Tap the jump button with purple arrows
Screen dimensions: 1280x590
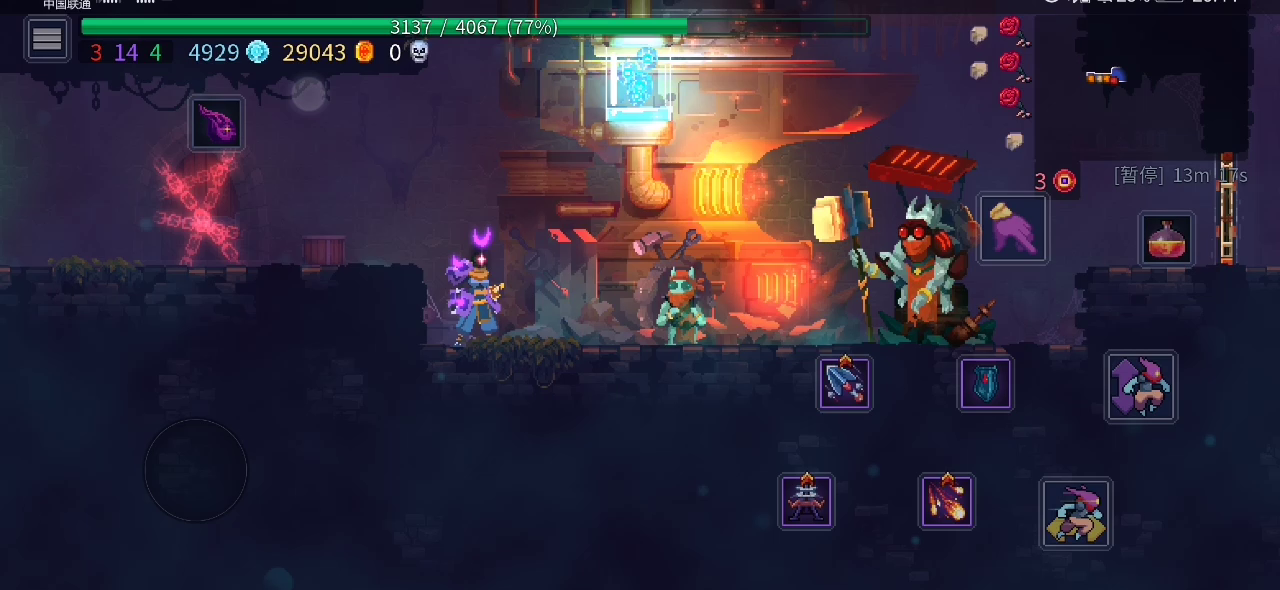[1141, 387]
